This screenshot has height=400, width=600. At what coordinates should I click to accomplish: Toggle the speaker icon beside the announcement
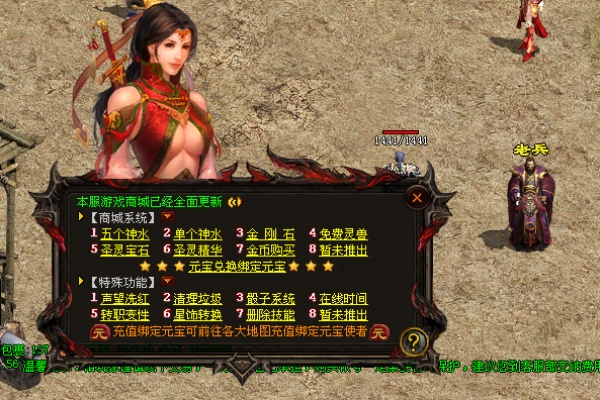pos(235,201)
